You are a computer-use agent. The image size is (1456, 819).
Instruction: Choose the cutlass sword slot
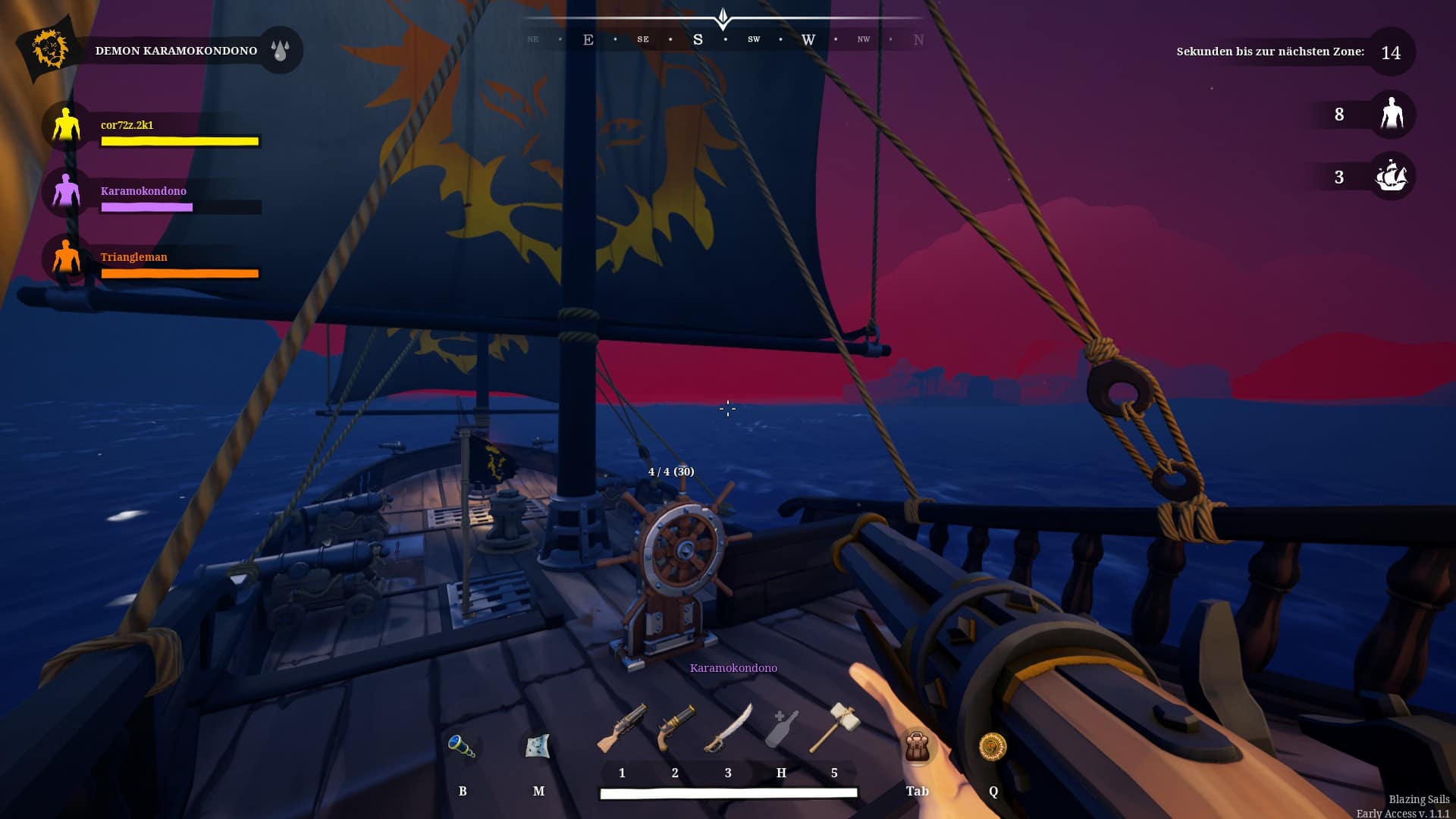click(728, 728)
